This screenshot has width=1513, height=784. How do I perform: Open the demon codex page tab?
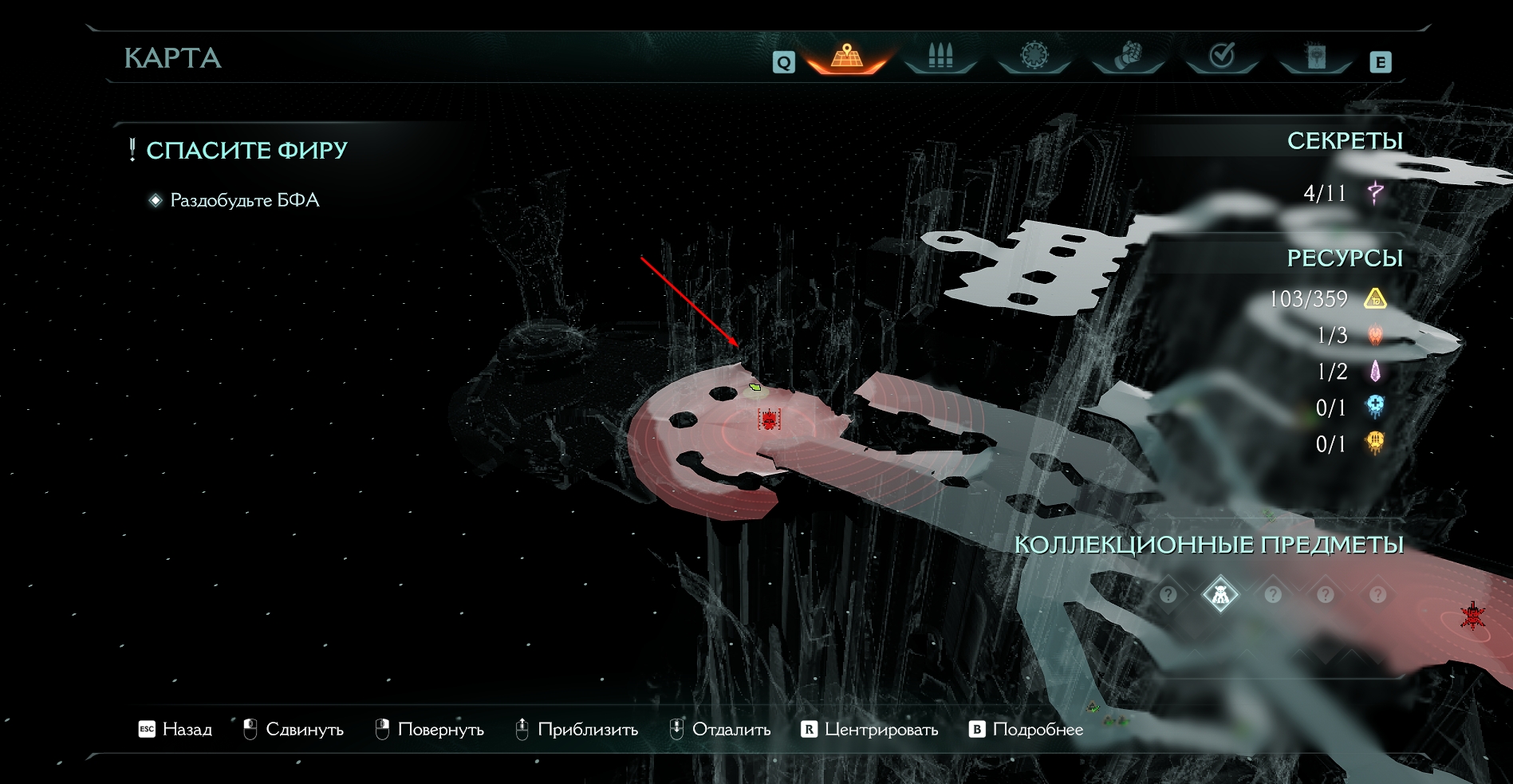pyautogui.click(x=1316, y=56)
